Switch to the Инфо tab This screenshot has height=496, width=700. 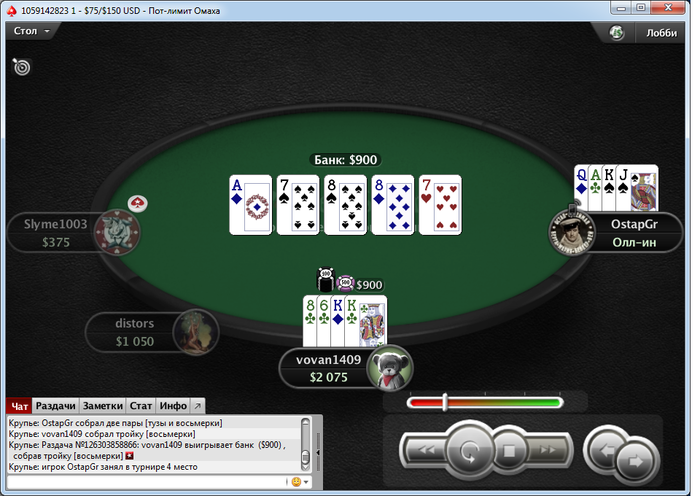172,405
